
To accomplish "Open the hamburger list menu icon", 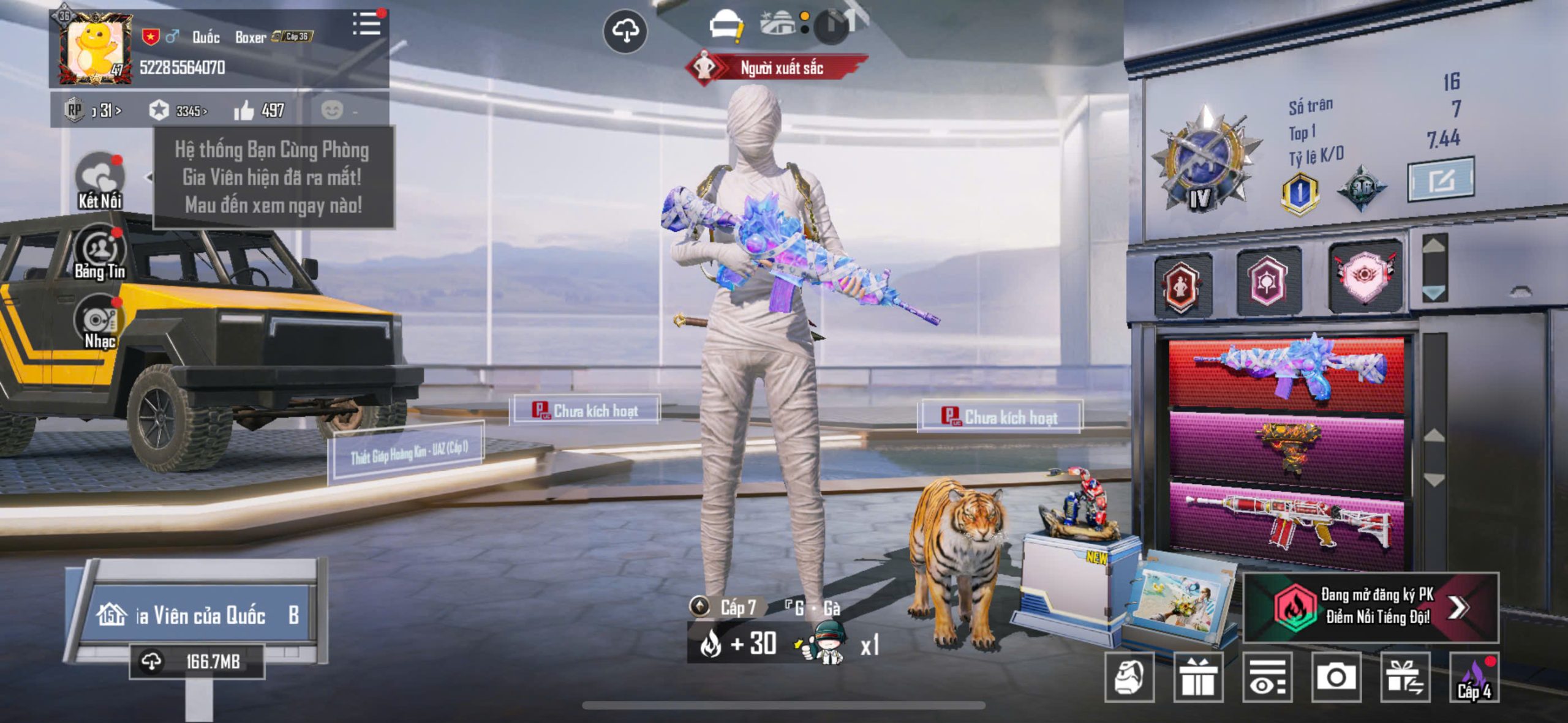I will [367, 24].
